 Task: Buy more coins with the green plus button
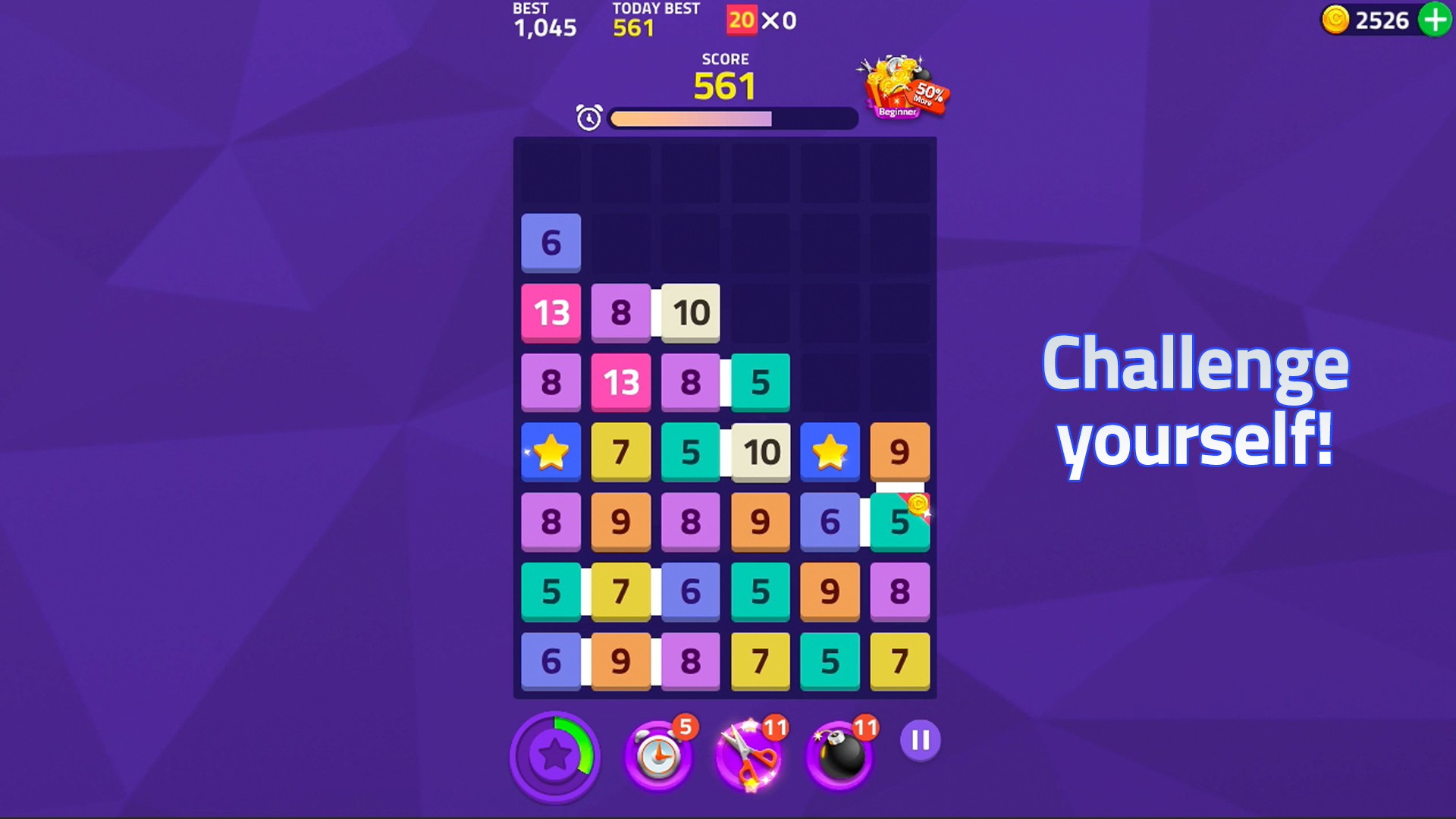(x=1433, y=20)
